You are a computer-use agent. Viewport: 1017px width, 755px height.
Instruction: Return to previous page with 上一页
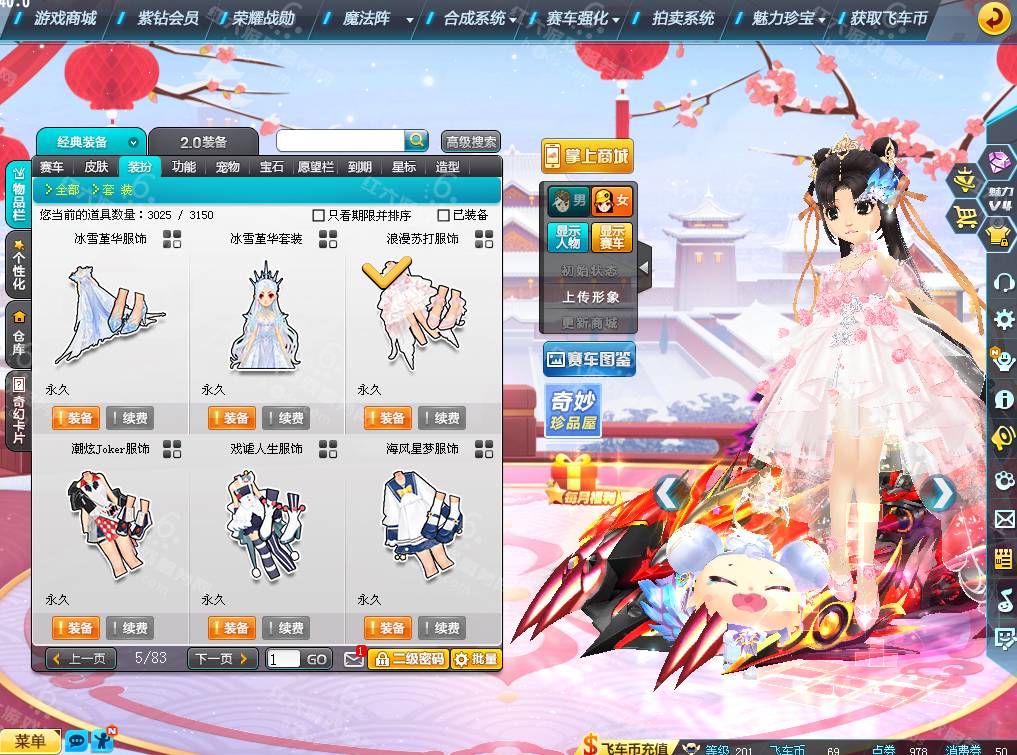pyautogui.click(x=81, y=659)
